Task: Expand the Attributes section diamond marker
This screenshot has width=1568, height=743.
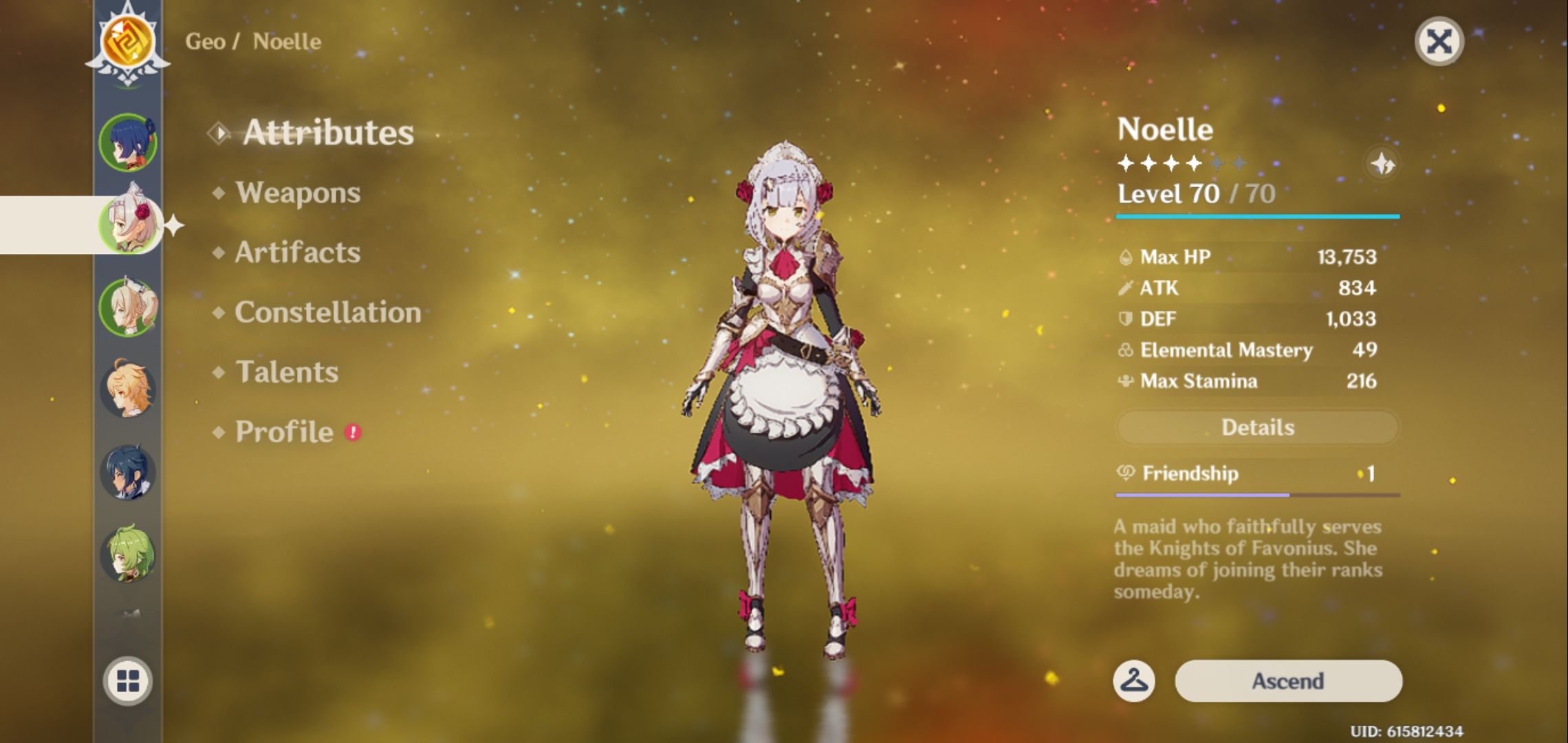Action: tap(219, 133)
